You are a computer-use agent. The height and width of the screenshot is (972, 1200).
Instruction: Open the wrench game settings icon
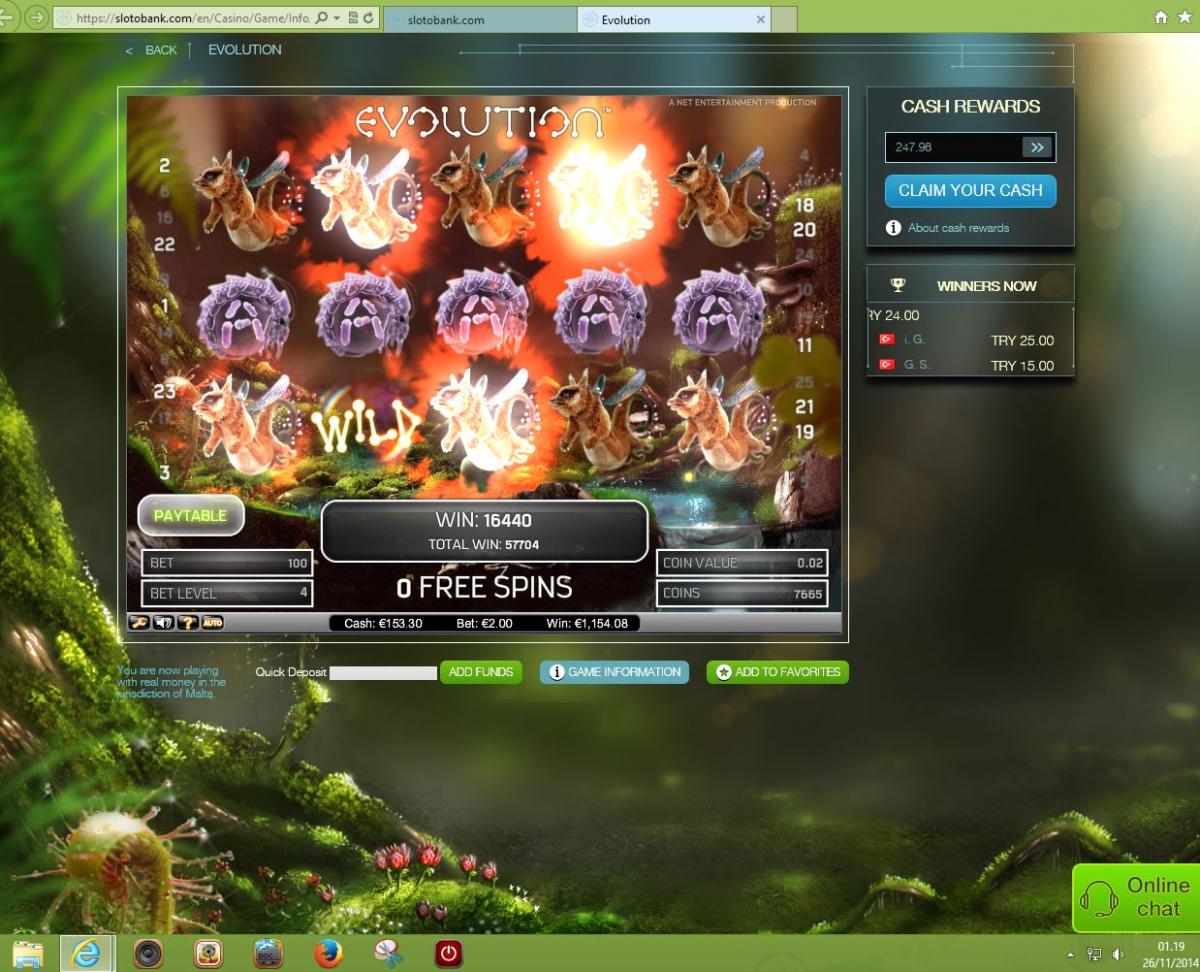pos(139,623)
